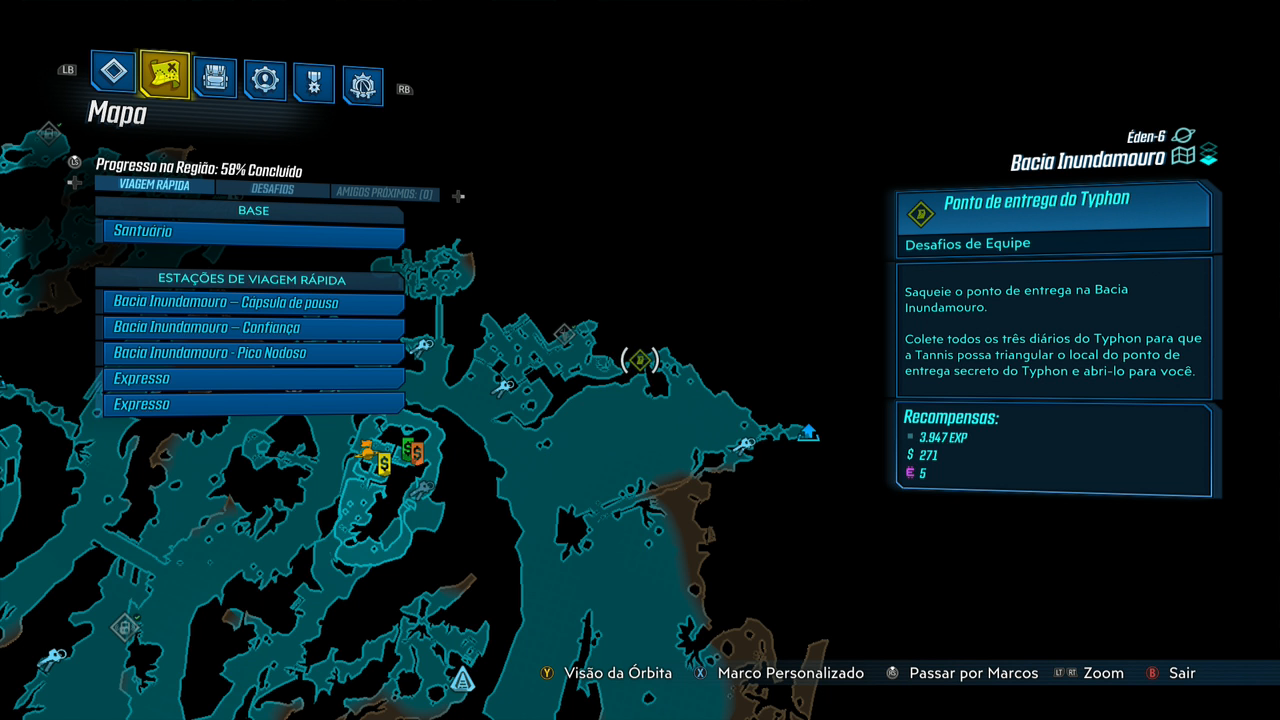The width and height of the screenshot is (1280, 720).
Task: Select the triangle marker at the map's bottom
Action: (x=462, y=680)
